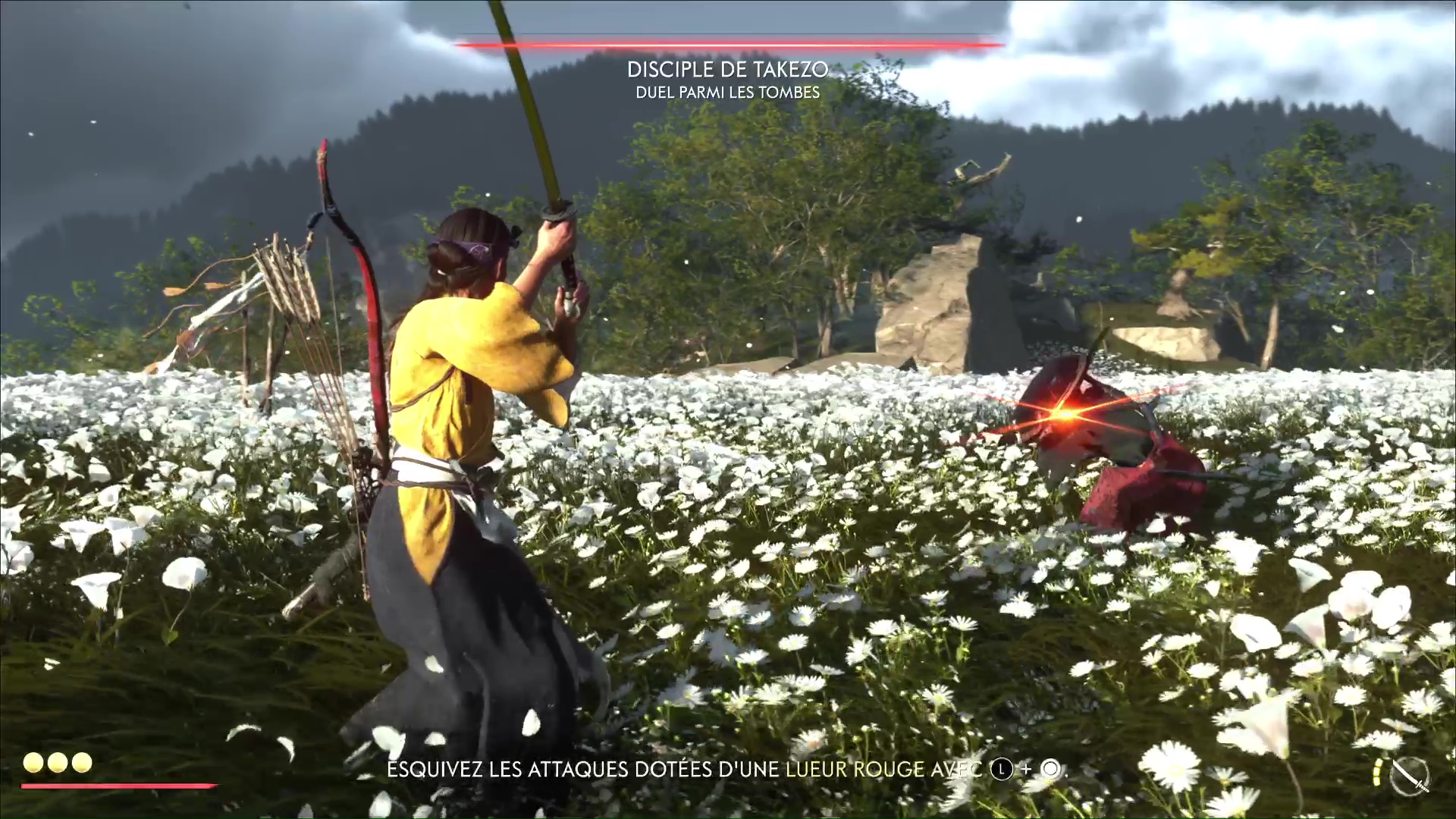Select the katana weapon icon

tap(1410, 776)
